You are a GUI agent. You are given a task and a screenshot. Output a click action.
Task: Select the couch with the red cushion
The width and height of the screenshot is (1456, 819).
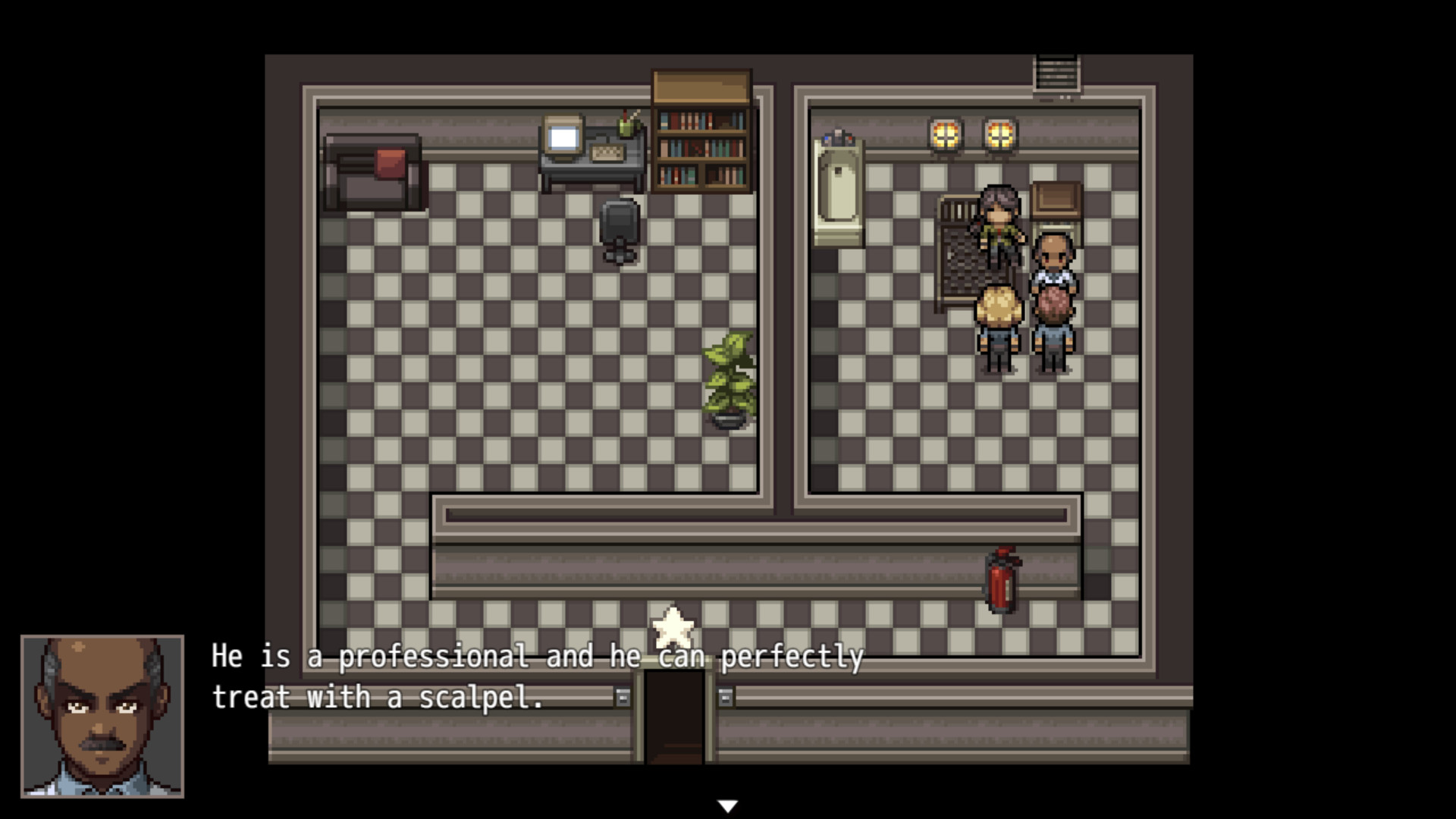(x=372, y=171)
